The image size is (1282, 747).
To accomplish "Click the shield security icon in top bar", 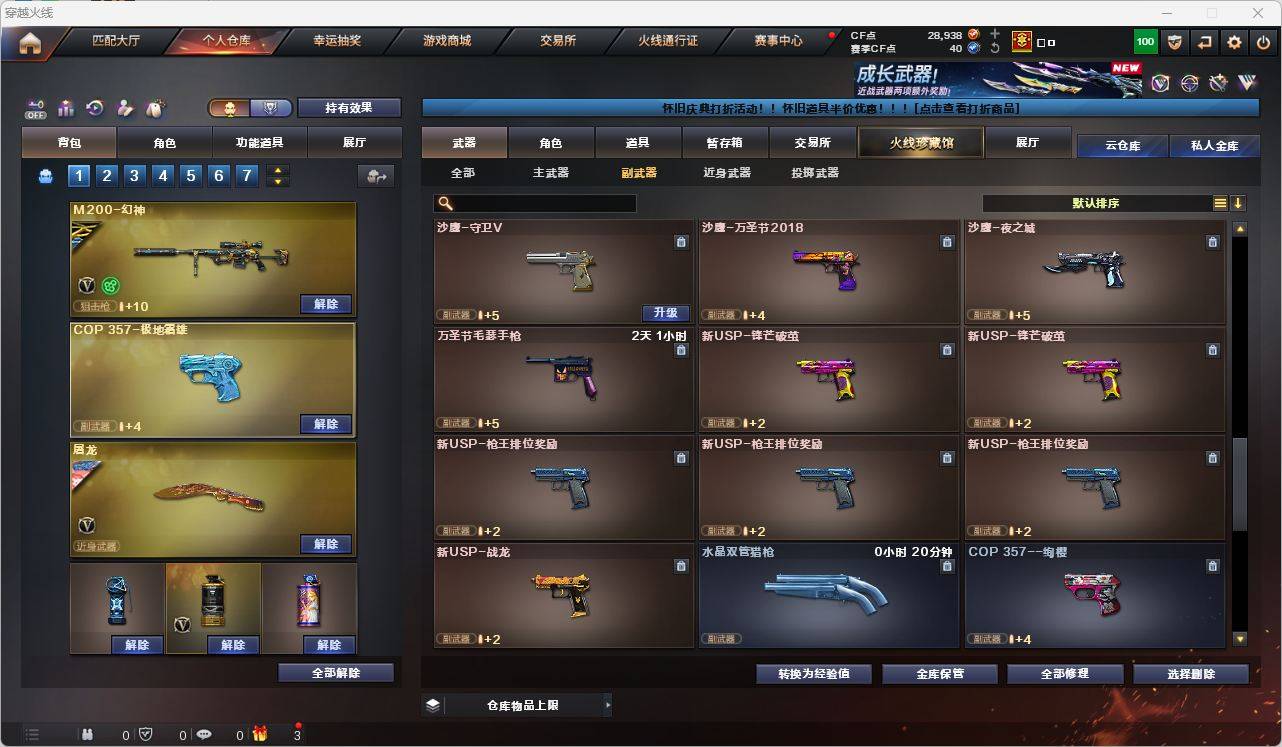I will coord(1174,42).
